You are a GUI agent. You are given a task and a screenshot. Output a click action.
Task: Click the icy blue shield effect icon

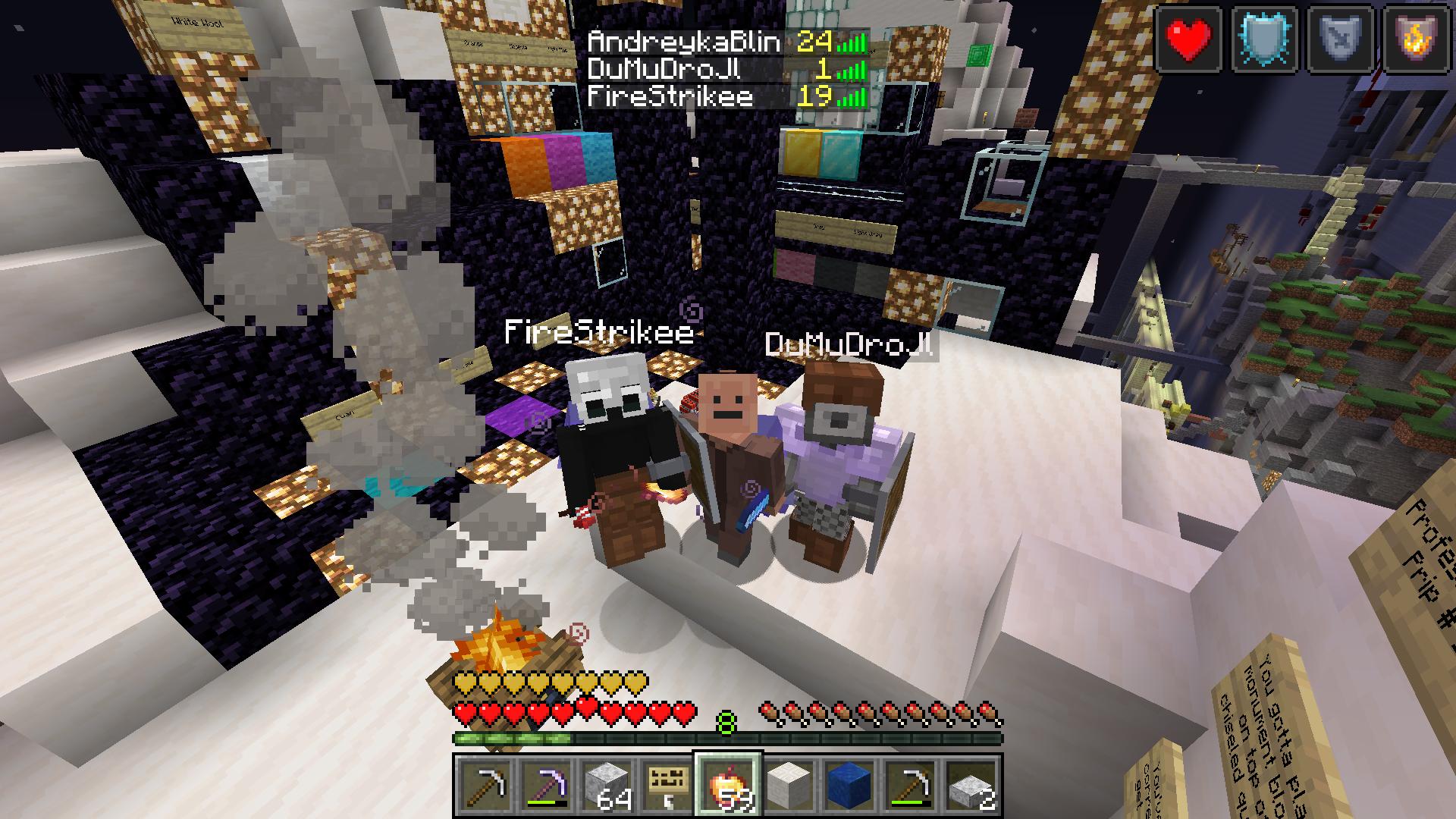(x=1264, y=39)
